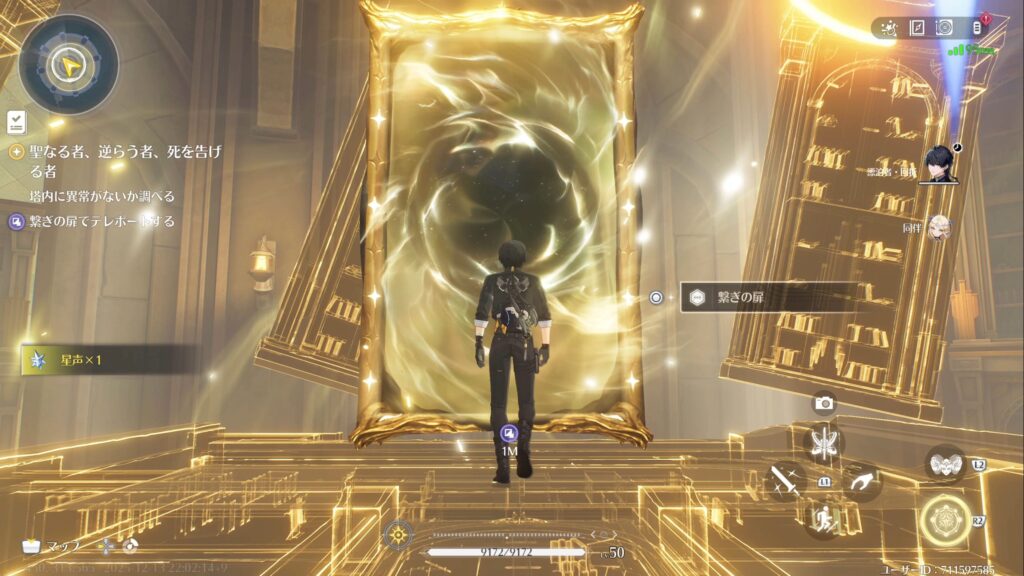This screenshot has height=576, width=1024.
Task: Tap the running figure sprint button
Action: [x=824, y=518]
